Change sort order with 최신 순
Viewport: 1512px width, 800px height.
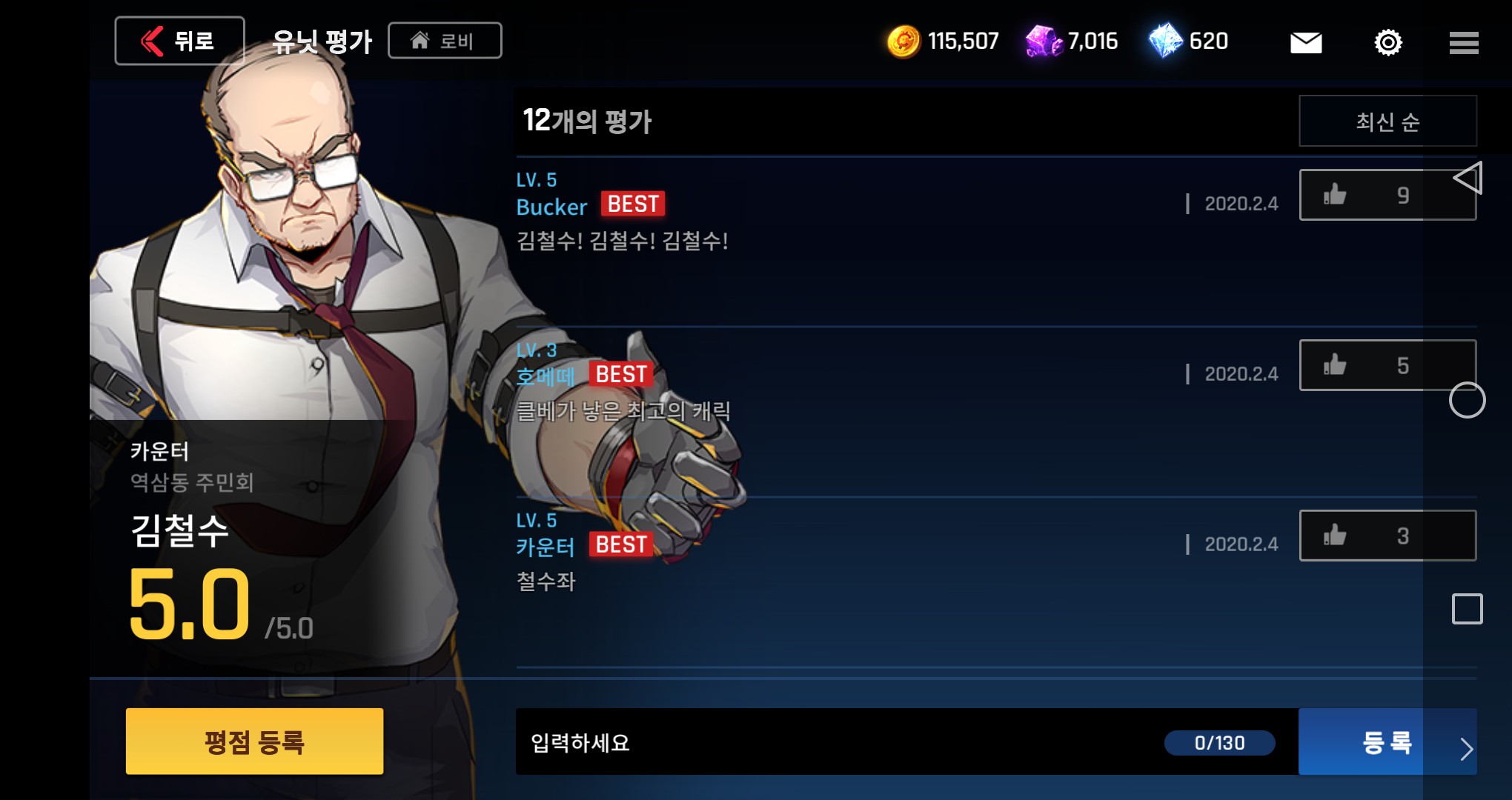tap(1387, 121)
